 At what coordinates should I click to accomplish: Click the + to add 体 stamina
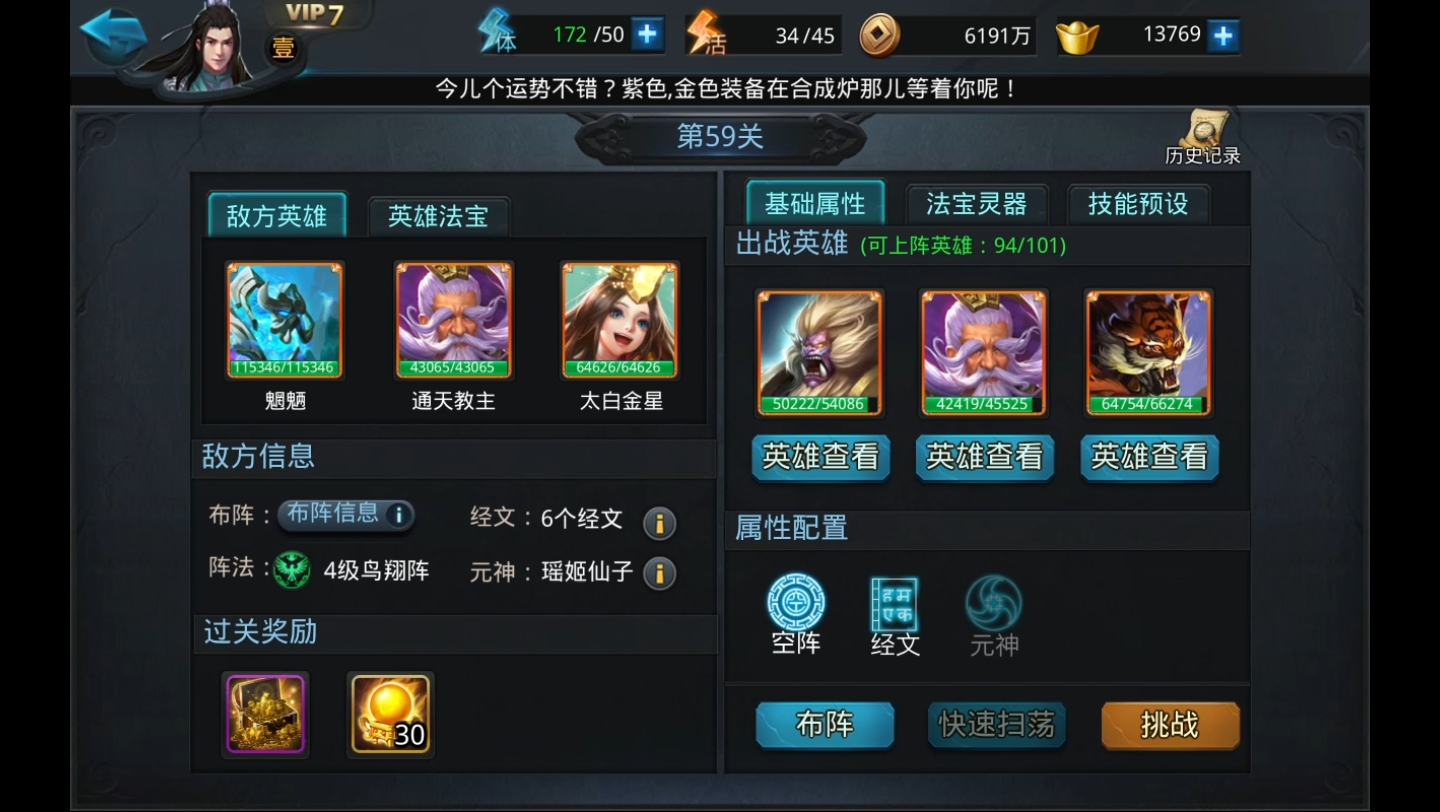tap(650, 33)
